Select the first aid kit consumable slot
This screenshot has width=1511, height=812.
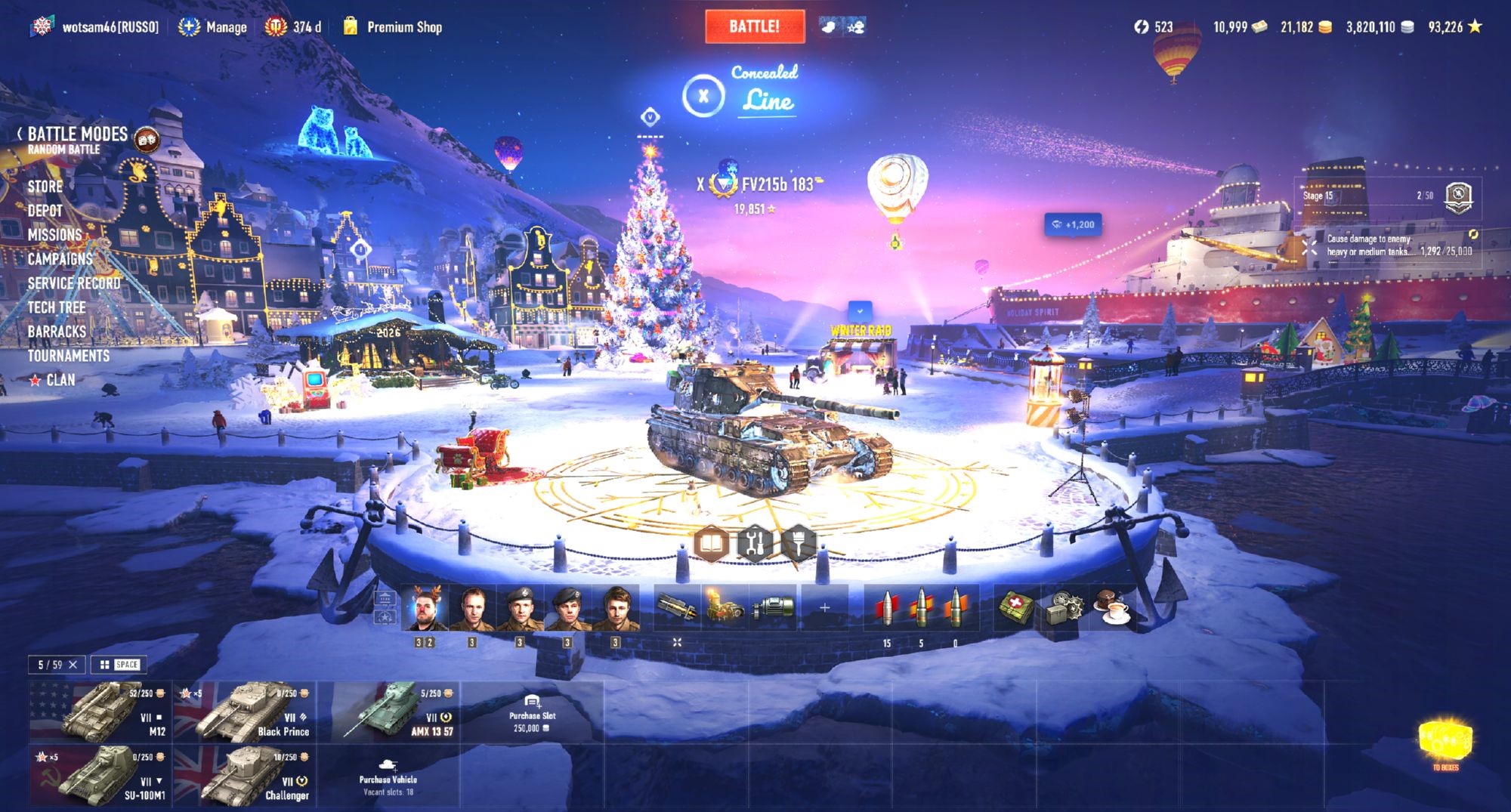(1015, 607)
